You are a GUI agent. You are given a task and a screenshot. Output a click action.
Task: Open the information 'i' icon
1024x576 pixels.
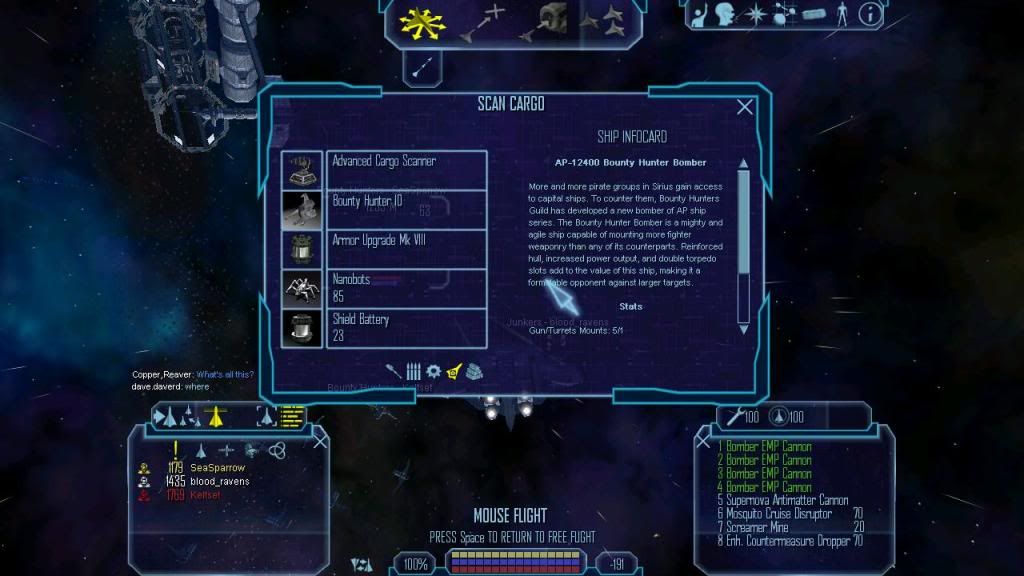pyautogui.click(x=870, y=15)
